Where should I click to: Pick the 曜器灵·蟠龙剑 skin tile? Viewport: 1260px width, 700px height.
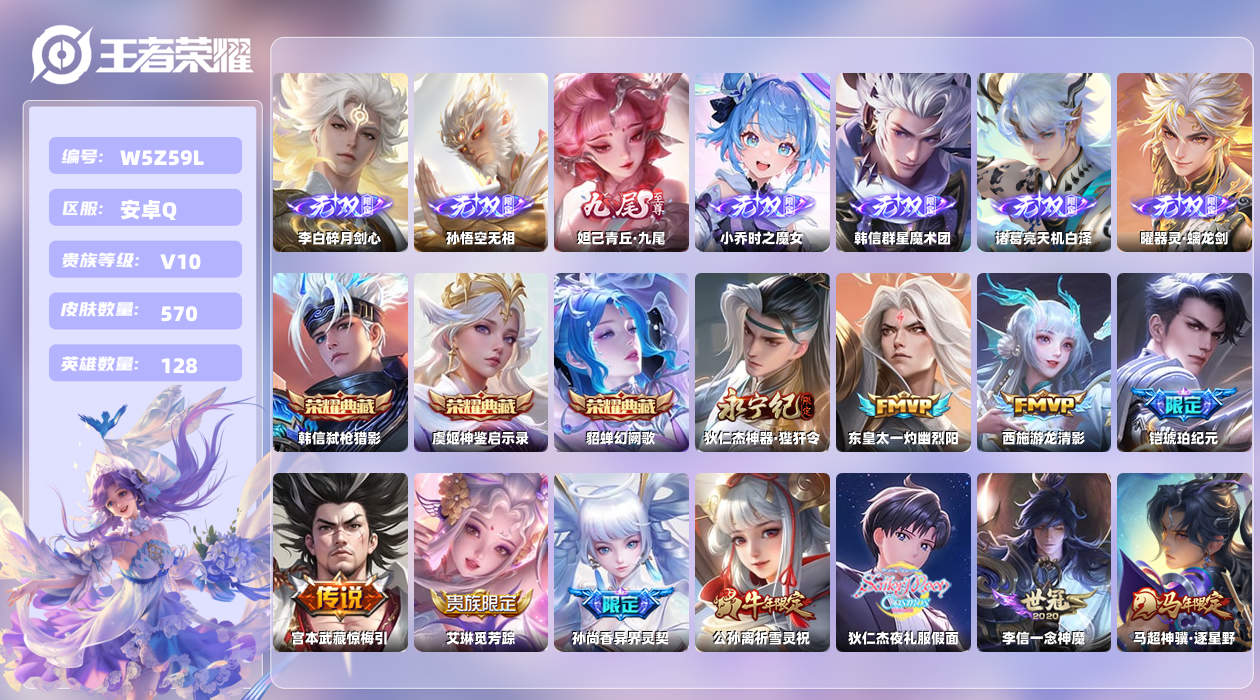[x=1184, y=162]
